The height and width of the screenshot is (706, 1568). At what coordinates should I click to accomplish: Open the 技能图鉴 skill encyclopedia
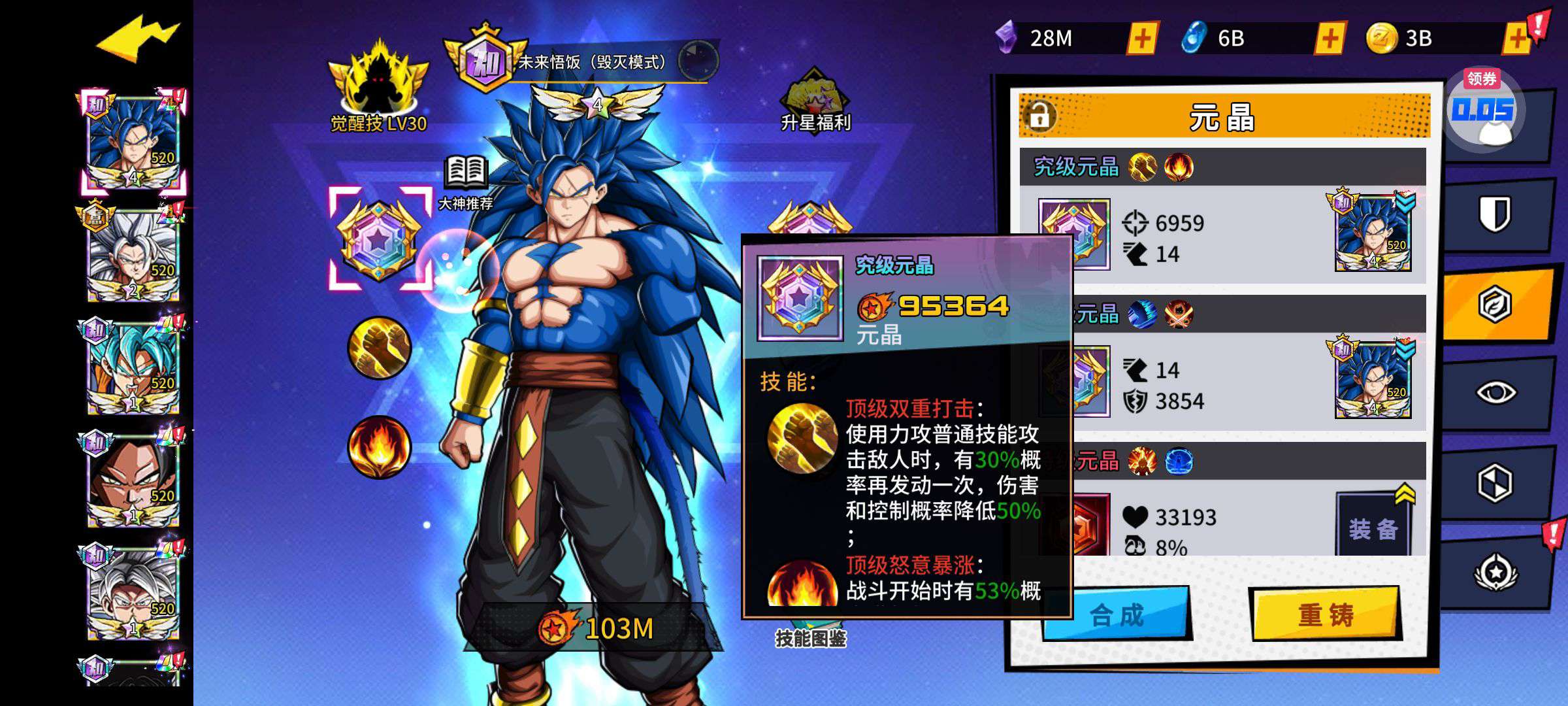point(810,637)
